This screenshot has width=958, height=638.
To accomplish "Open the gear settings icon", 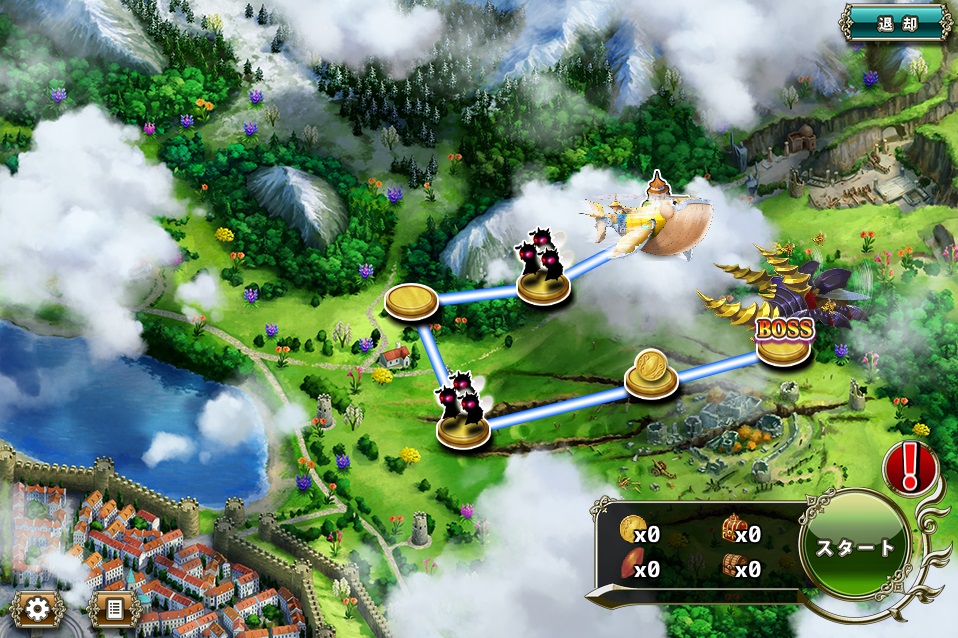I will coord(38,607).
